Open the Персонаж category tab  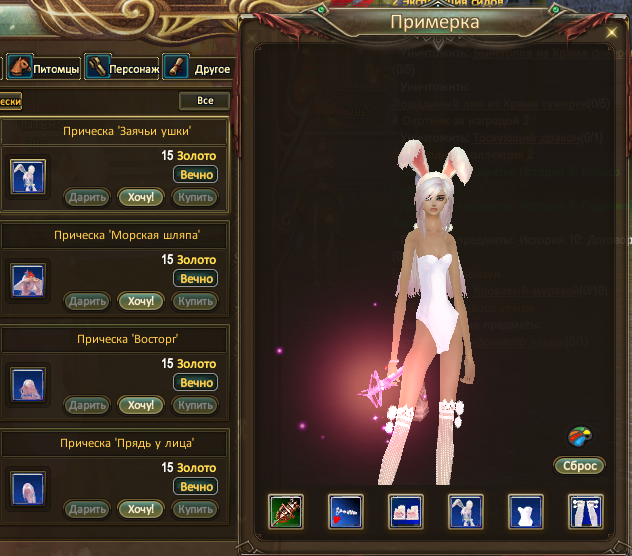click(122, 69)
